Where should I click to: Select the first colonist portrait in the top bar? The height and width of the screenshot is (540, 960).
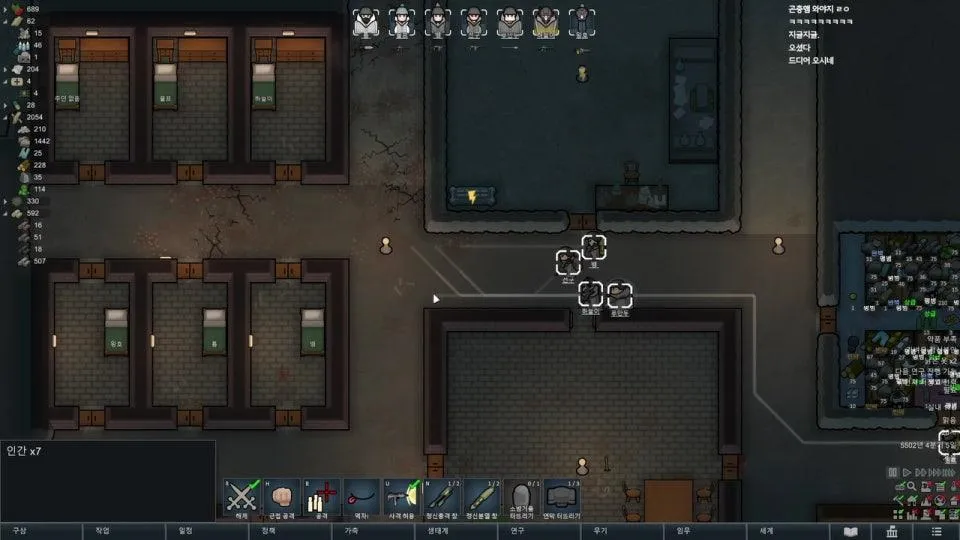(x=365, y=23)
